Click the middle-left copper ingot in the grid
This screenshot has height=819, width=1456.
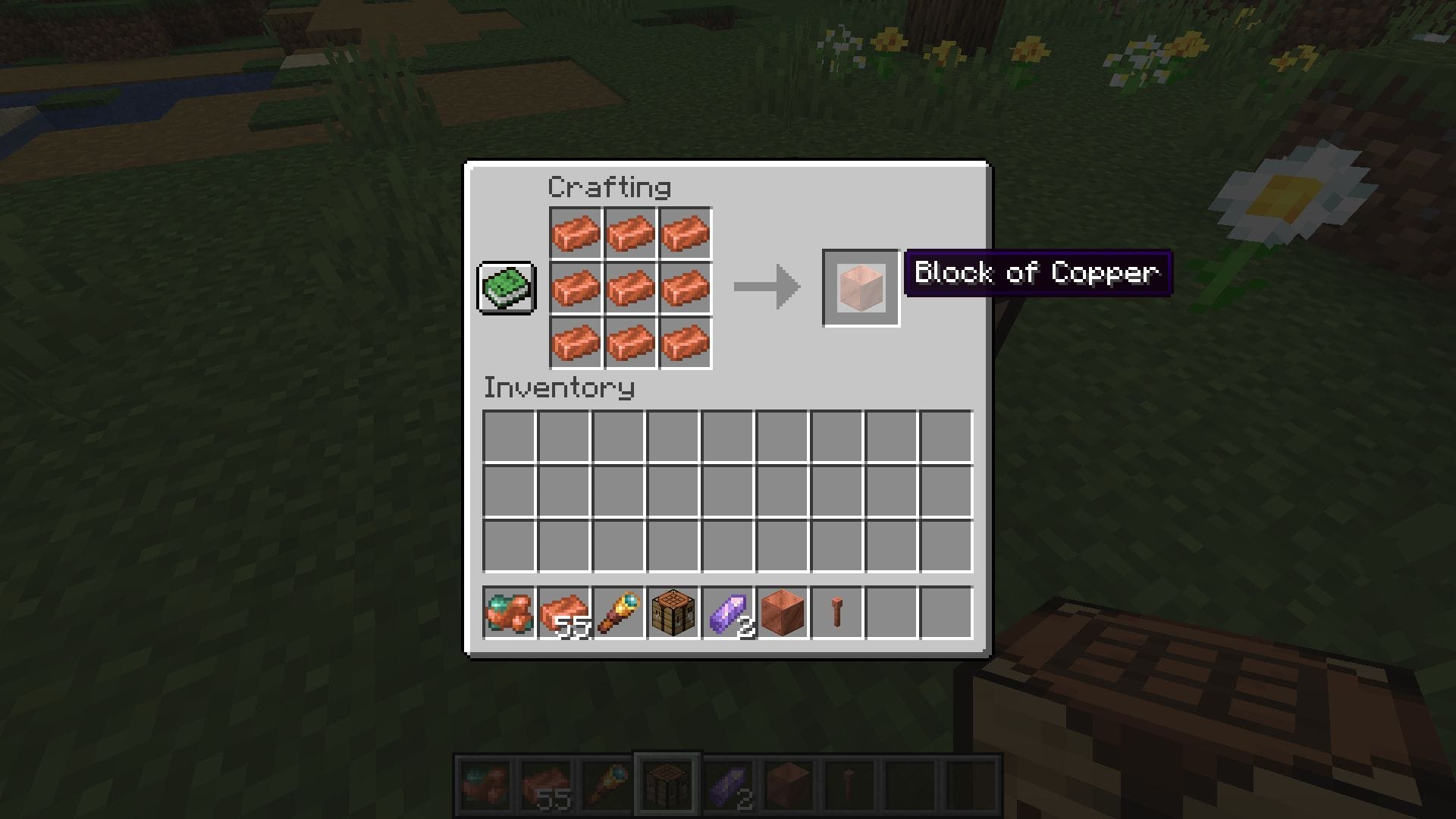click(576, 288)
